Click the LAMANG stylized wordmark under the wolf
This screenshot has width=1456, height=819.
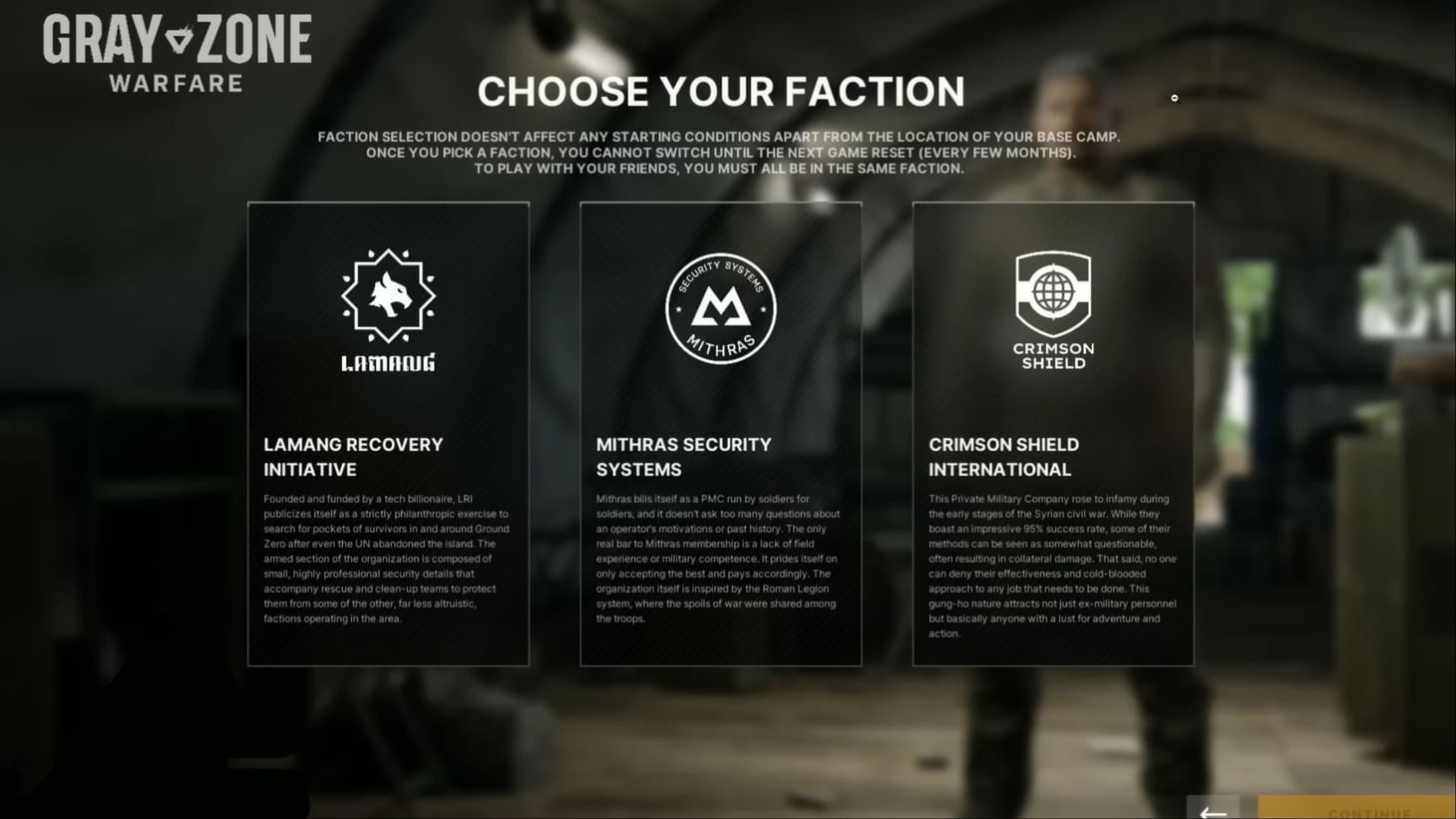pos(388,362)
